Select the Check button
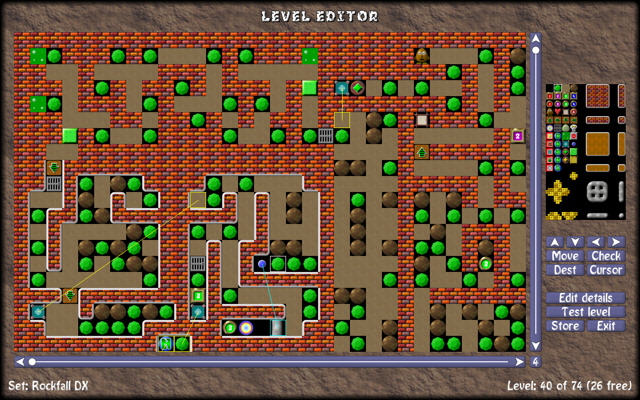The image size is (640, 400). (x=606, y=256)
